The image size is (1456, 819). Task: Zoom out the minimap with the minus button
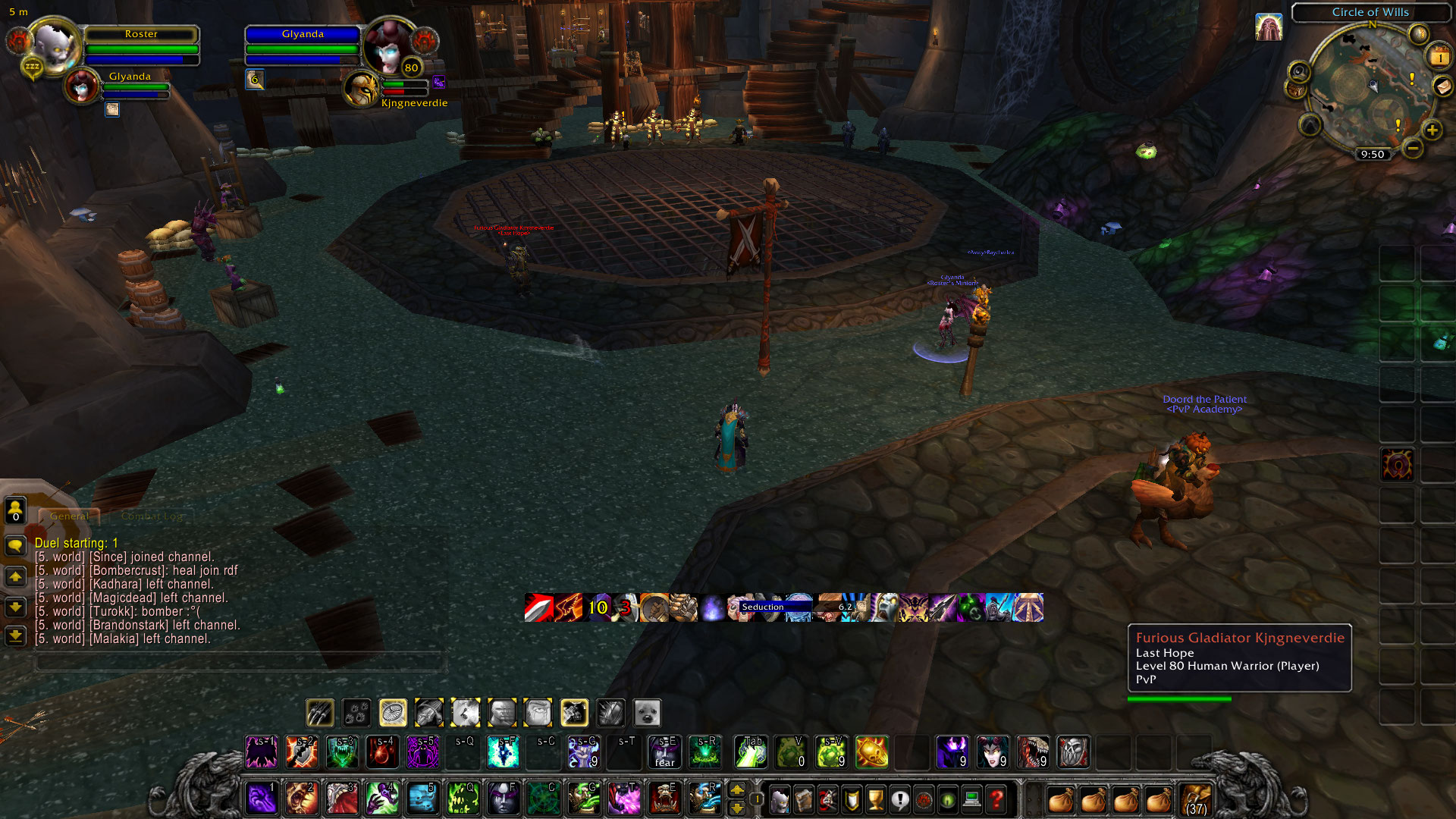pos(1412,147)
